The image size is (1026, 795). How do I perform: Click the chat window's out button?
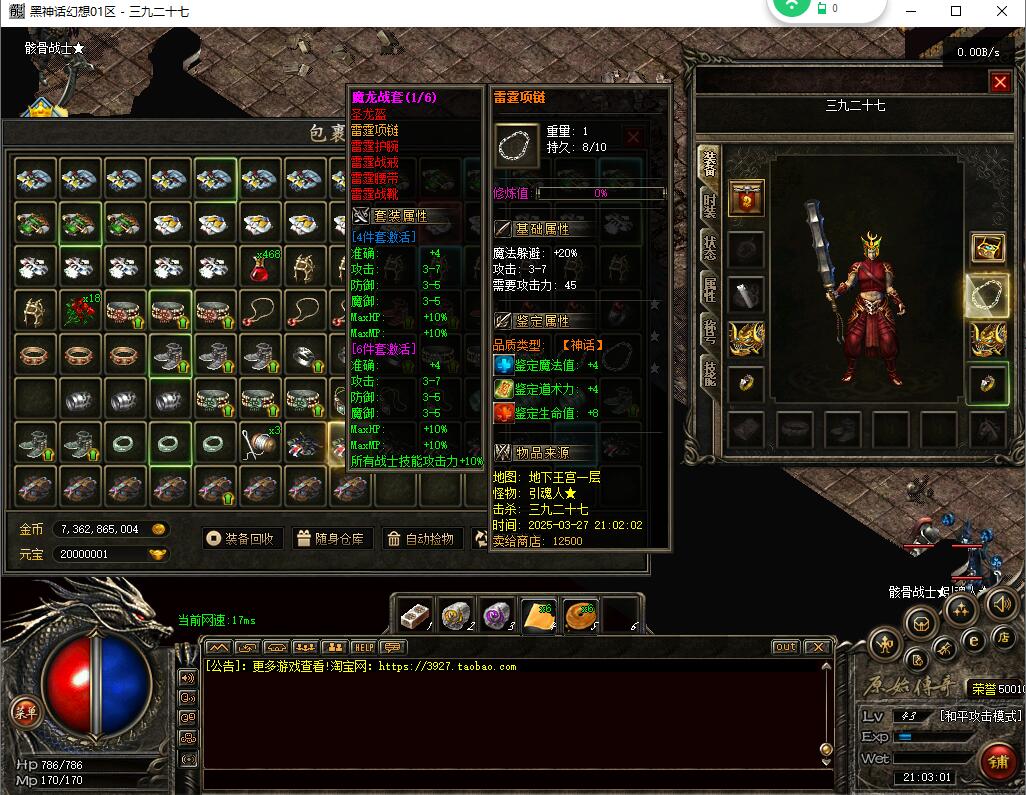coord(786,647)
